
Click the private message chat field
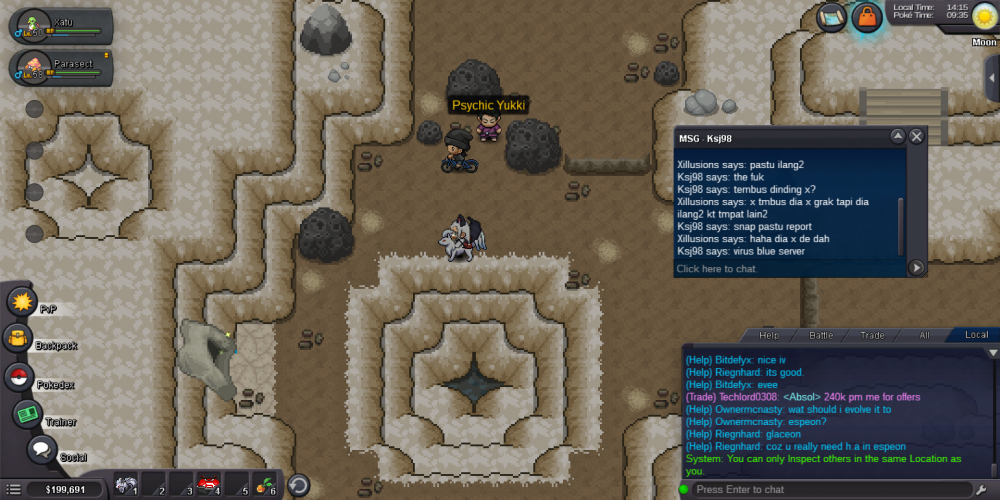tap(790, 268)
